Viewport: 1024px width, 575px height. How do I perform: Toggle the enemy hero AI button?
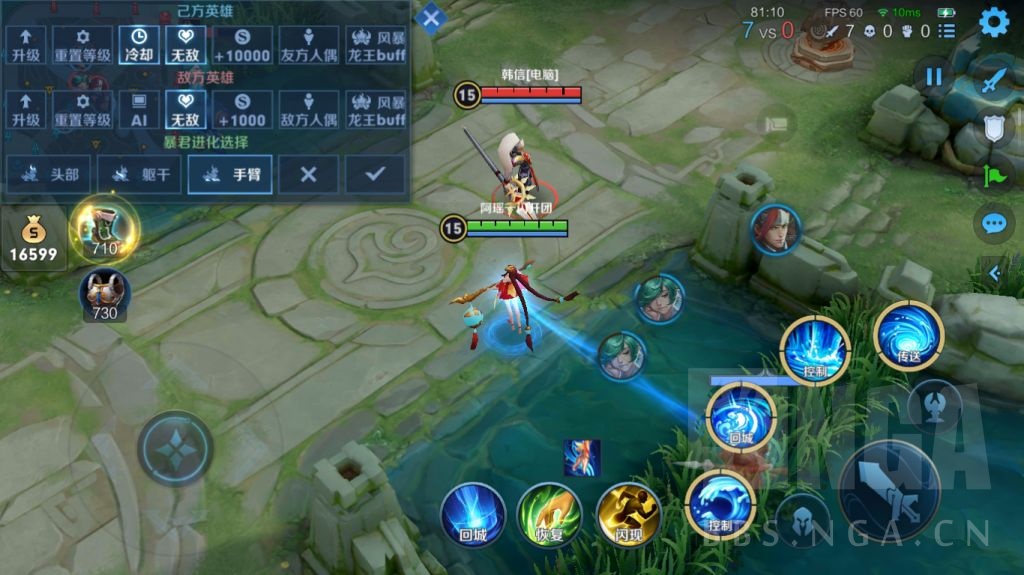click(x=137, y=109)
